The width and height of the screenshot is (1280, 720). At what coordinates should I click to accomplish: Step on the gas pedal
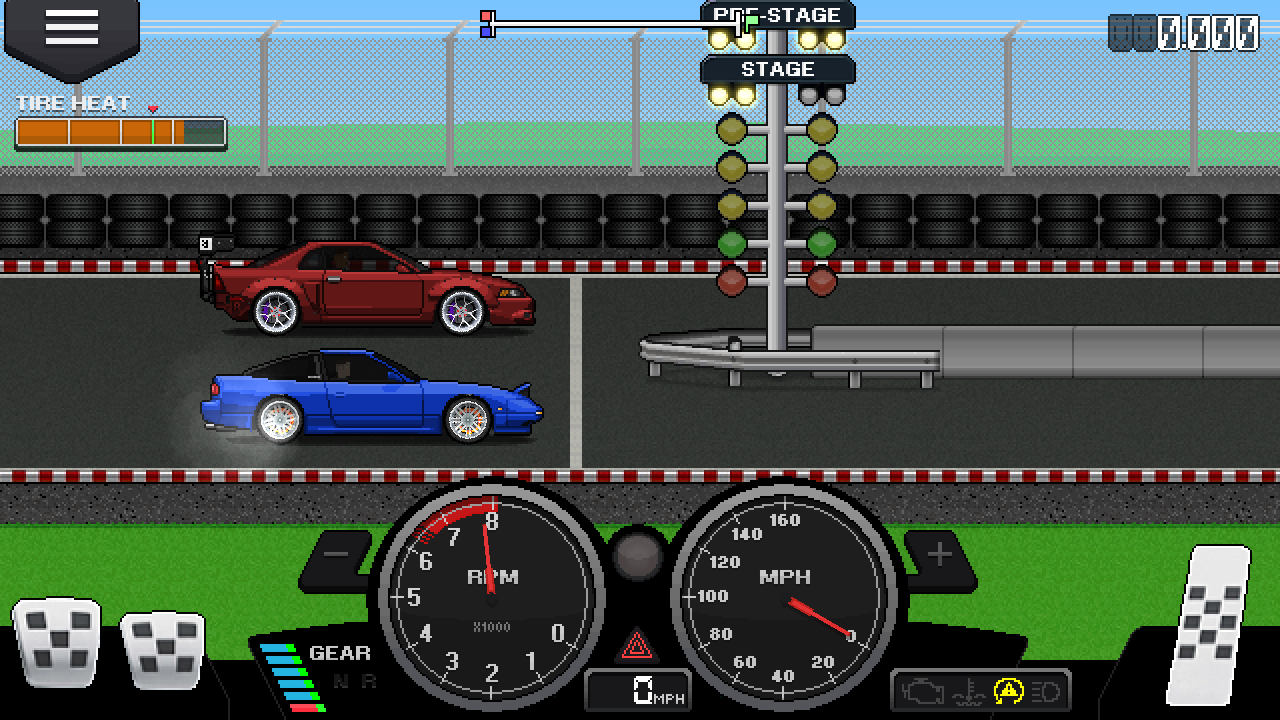(1208, 623)
